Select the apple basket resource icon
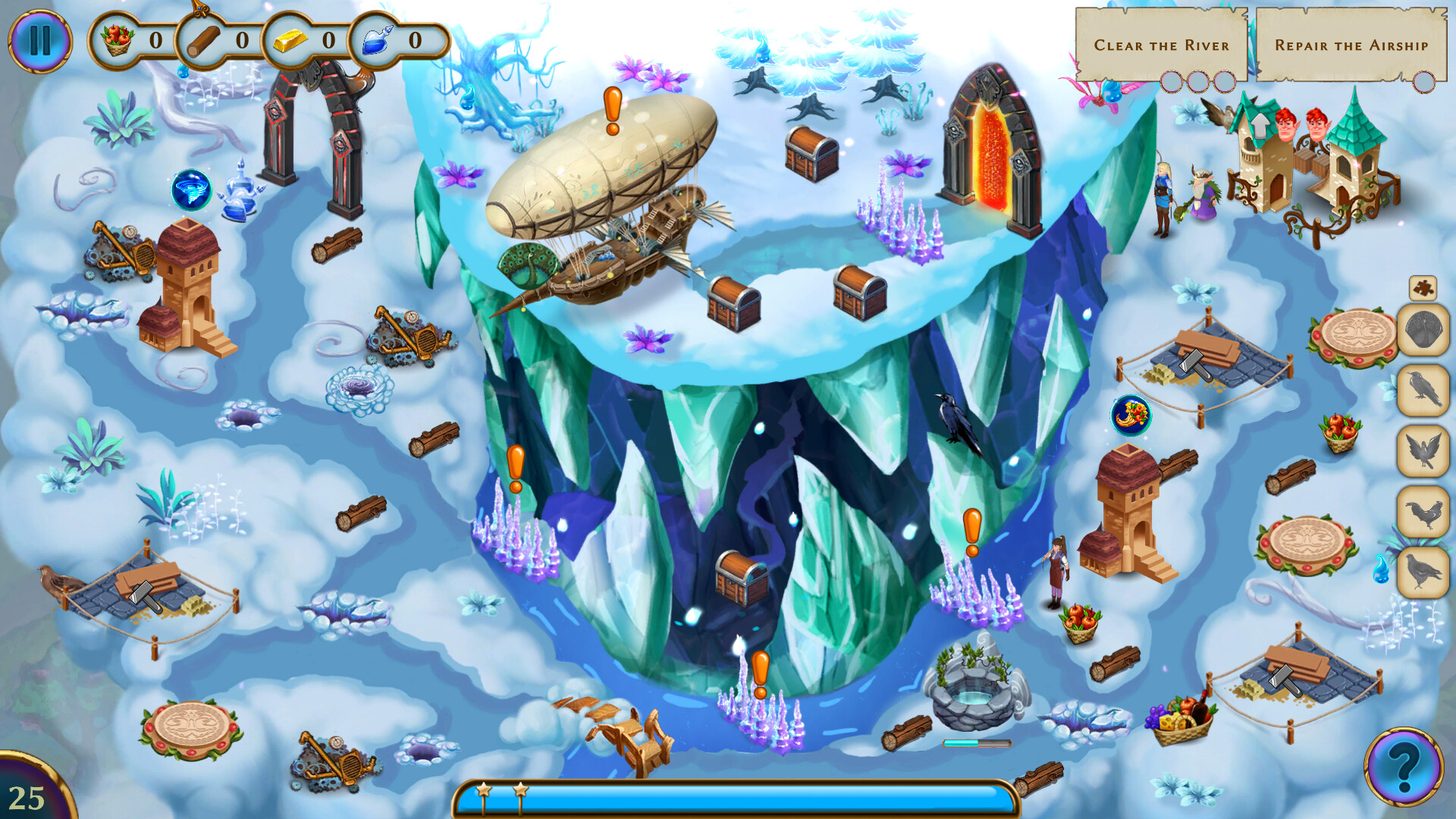The width and height of the screenshot is (1456, 819). 118,40
